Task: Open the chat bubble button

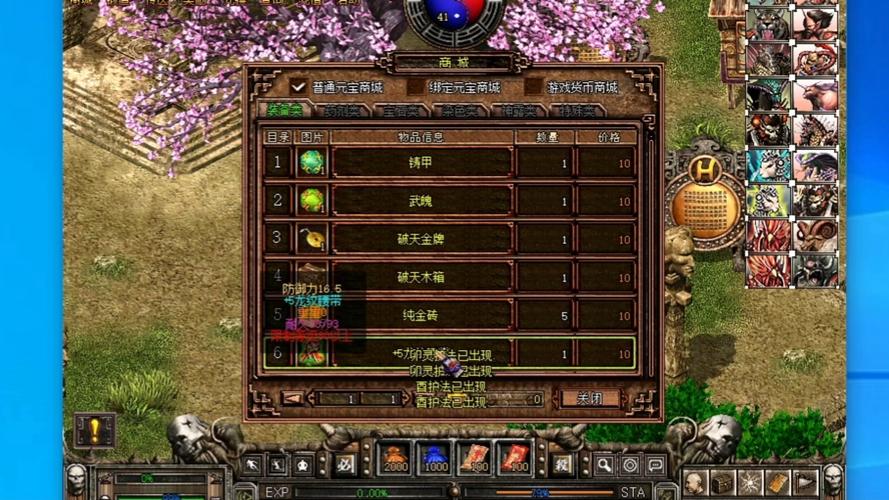Action: [655, 464]
